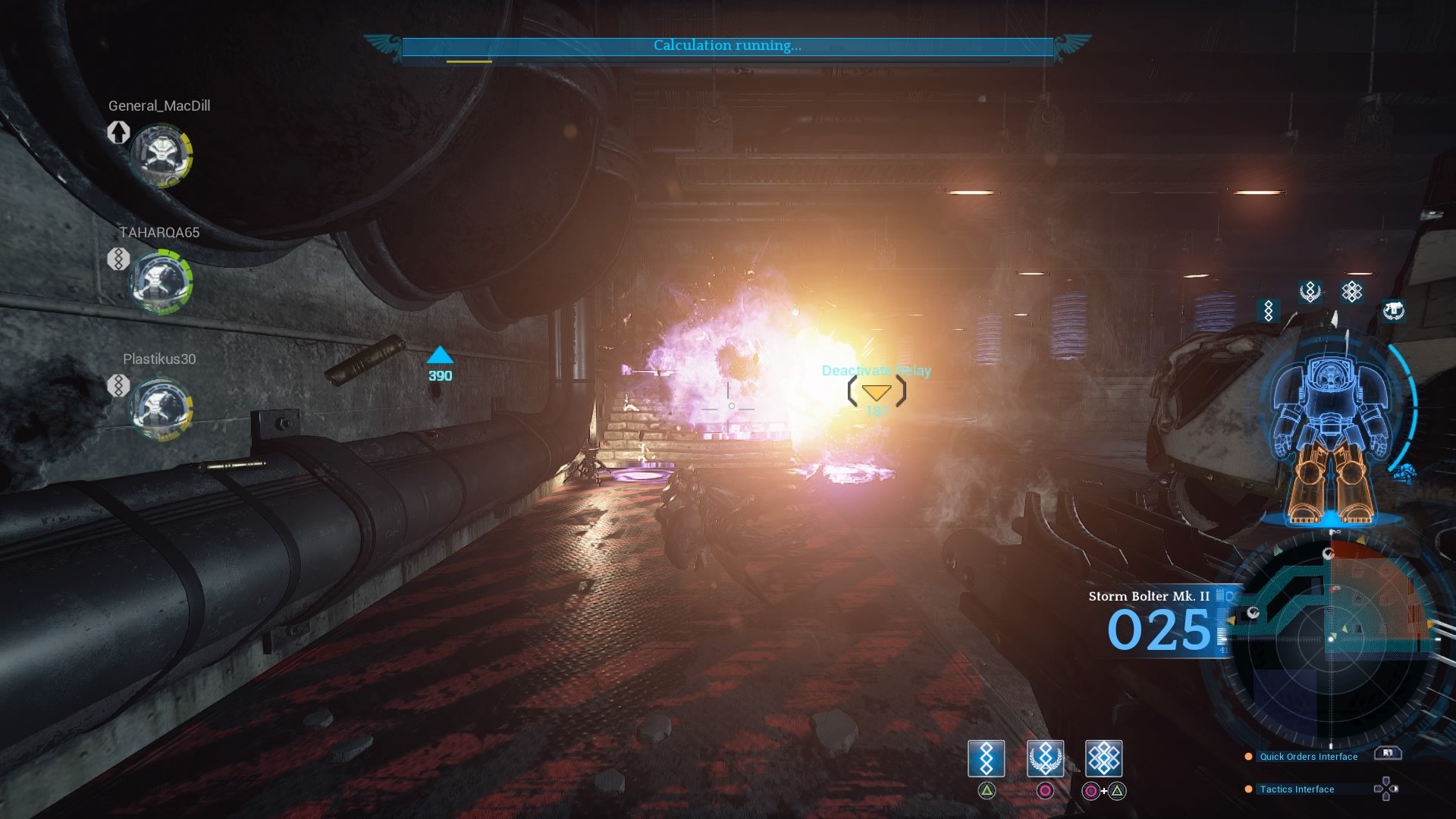
Task: Click the Deactivate Relay objective marker
Action: point(876,393)
